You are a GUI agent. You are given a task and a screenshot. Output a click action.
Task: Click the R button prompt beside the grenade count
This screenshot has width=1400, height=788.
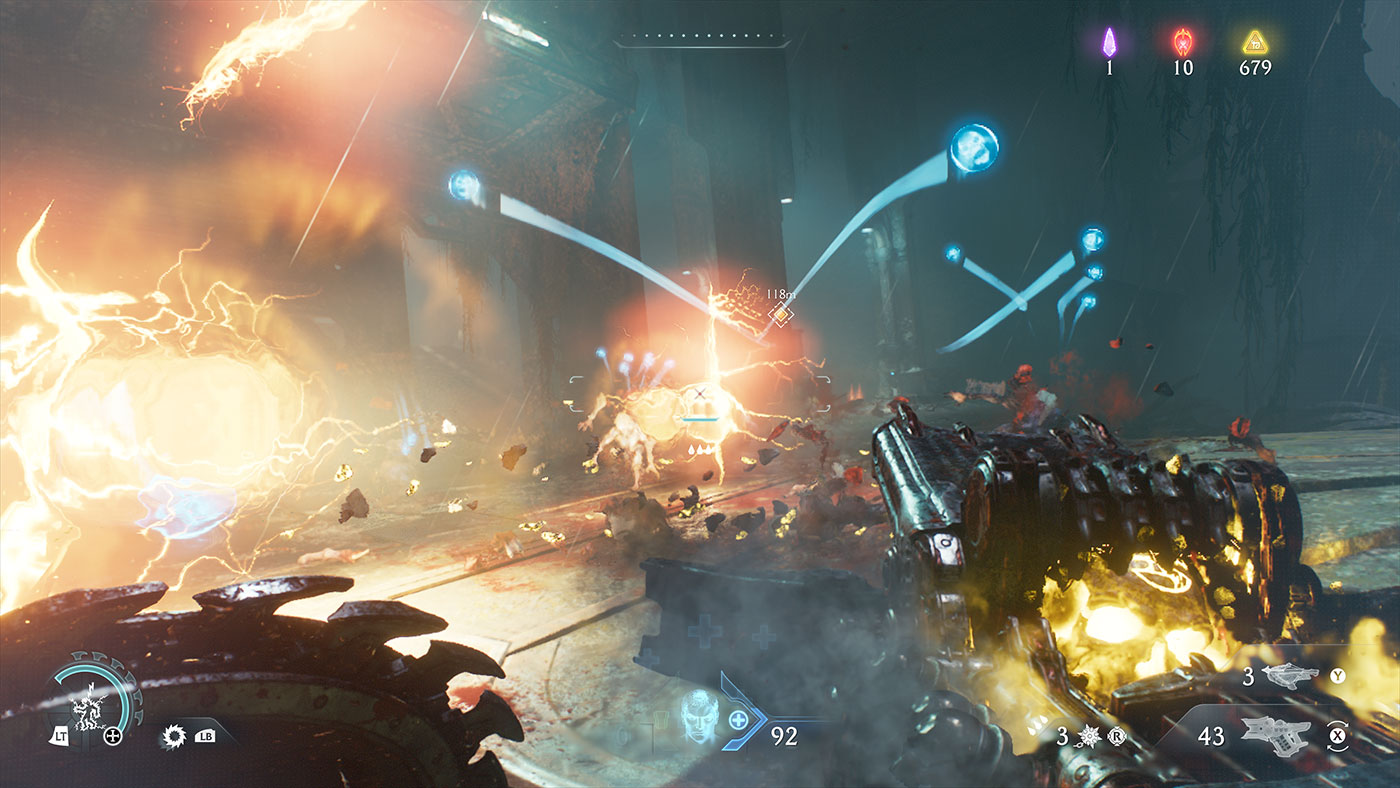(1118, 735)
